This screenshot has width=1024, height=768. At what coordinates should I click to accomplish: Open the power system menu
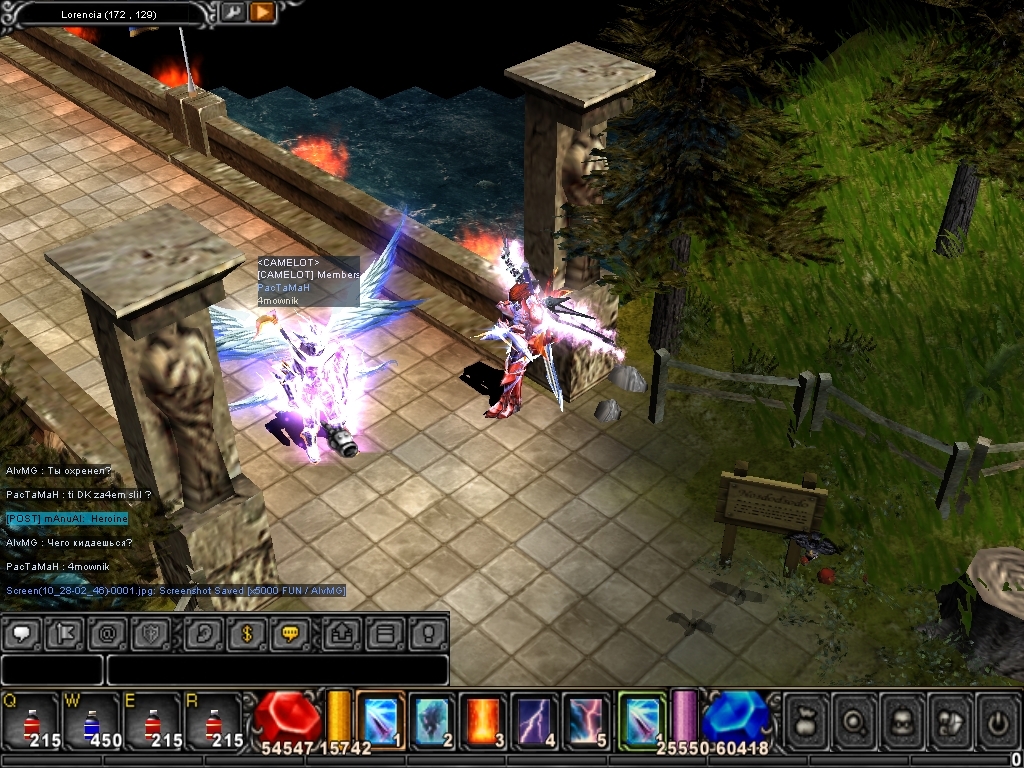[x=996, y=721]
